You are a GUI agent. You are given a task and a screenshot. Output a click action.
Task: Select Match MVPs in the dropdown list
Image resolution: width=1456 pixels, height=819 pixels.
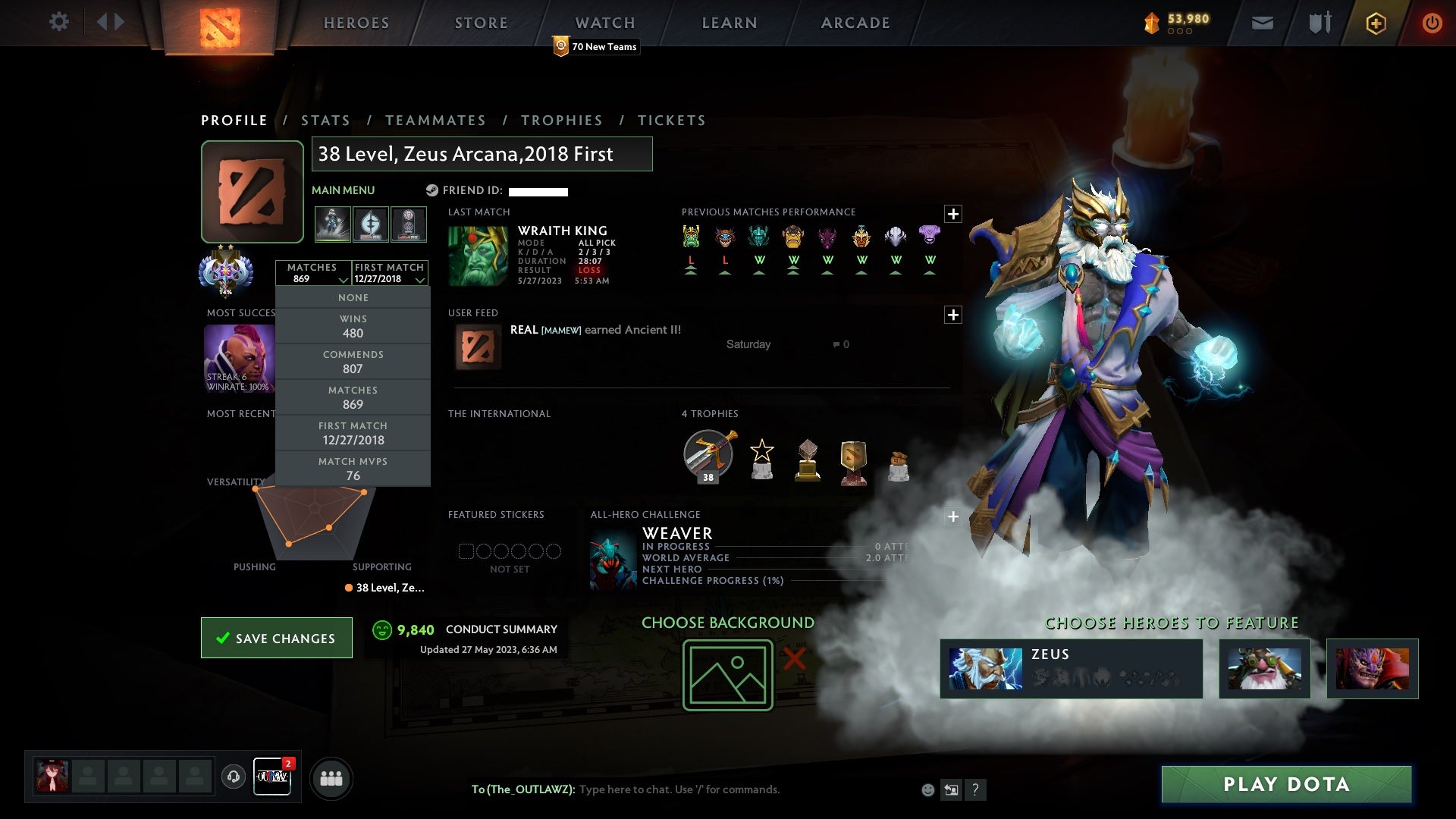353,469
